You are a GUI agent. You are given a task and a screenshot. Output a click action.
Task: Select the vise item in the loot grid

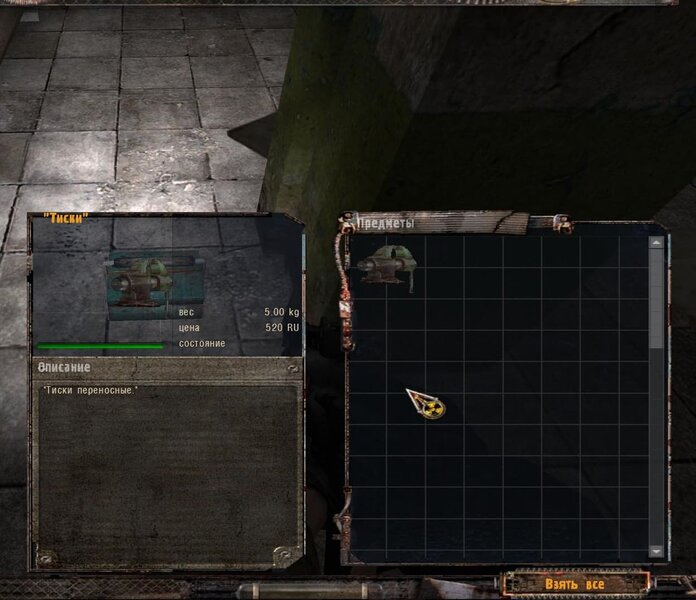(386, 267)
